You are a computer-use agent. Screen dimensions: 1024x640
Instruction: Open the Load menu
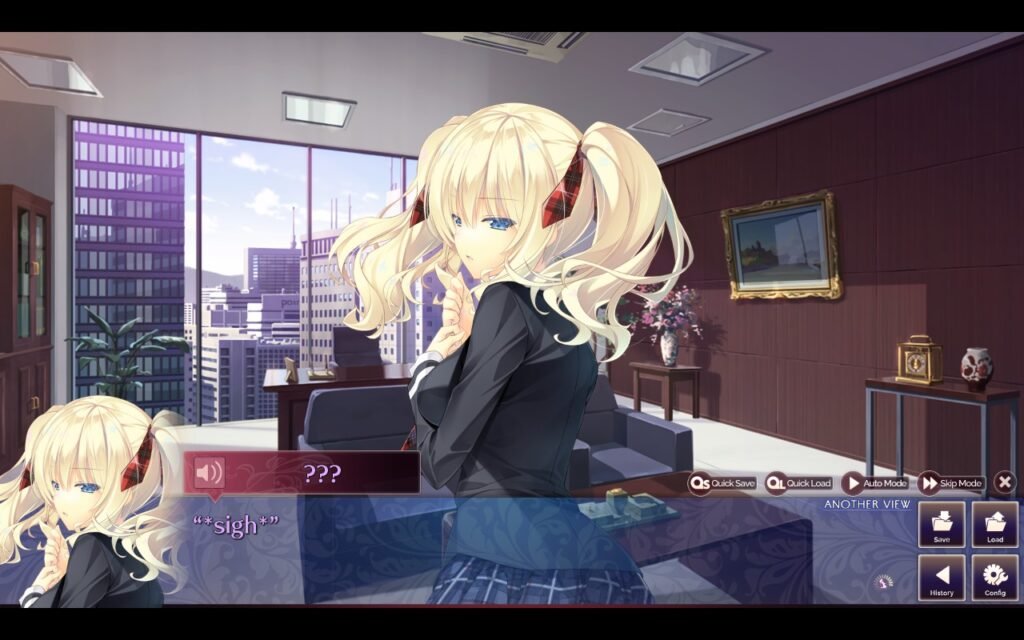coord(994,525)
